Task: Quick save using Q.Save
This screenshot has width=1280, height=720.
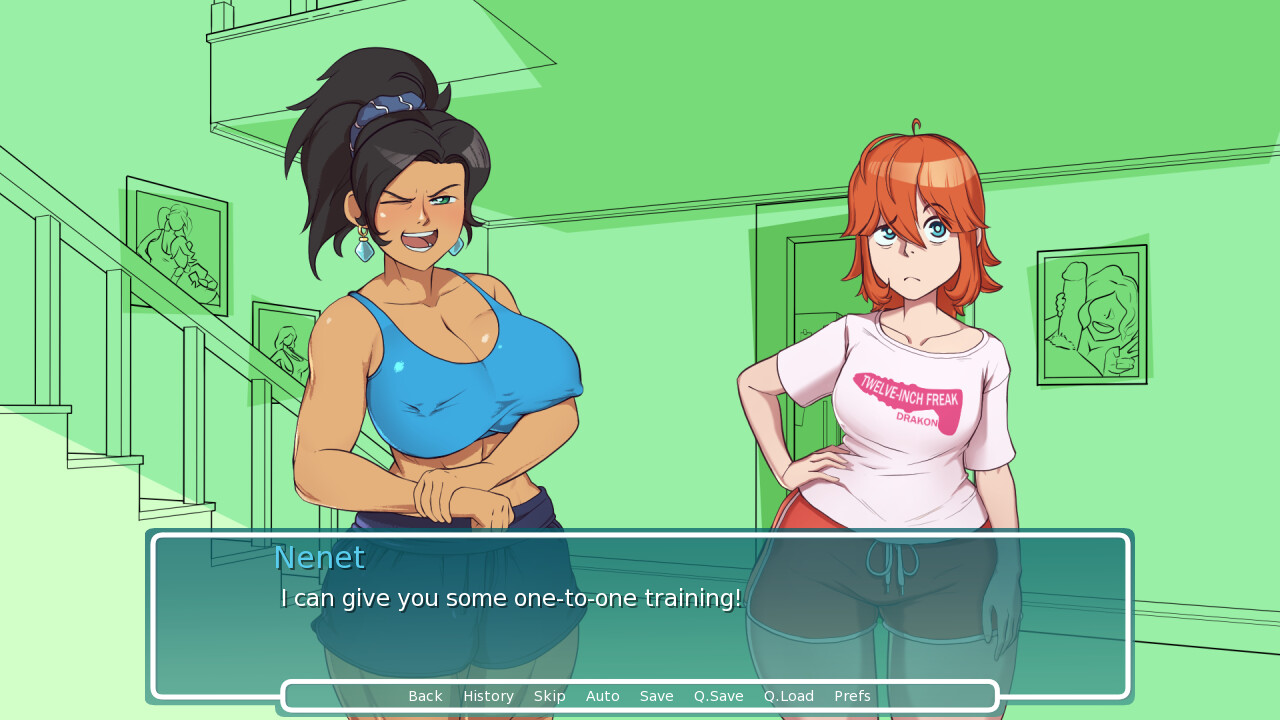Action: 718,696
